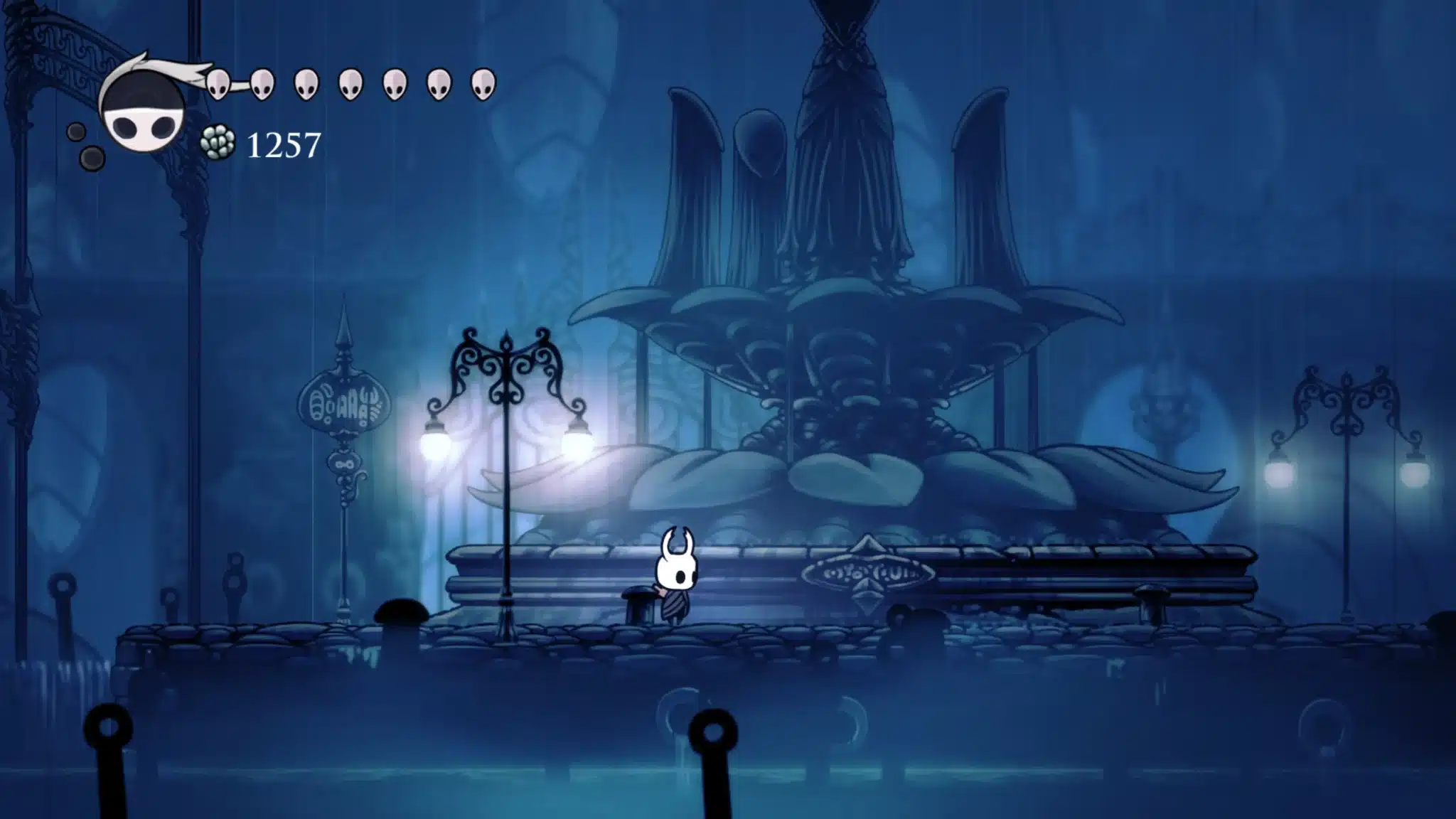Image resolution: width=1456 pixels, height=819 pixels.
Task: Select the last health mask in the row
Action: coord(483,84)
